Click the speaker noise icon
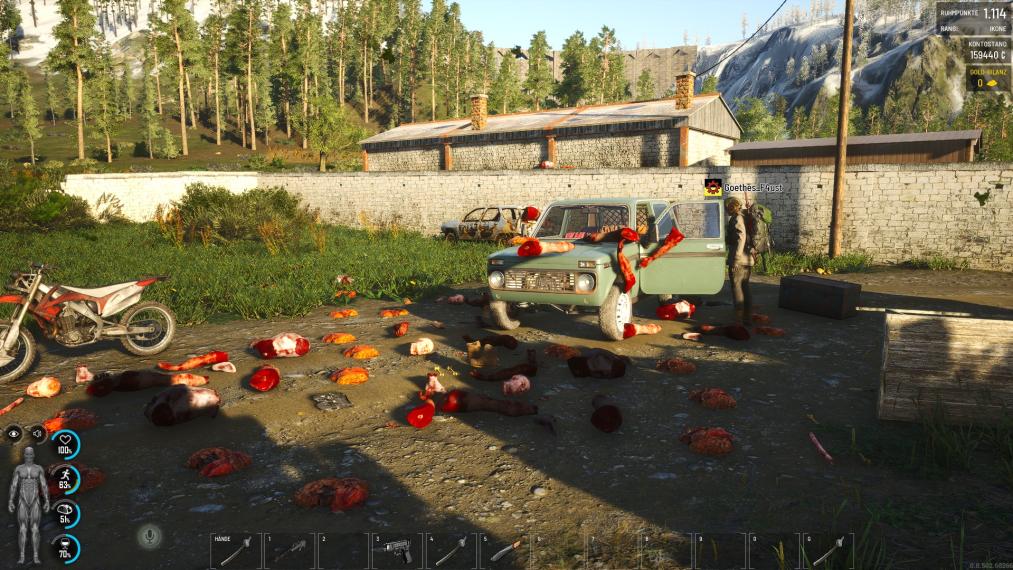Screen dimensions: 1013x570 point(37,433)
